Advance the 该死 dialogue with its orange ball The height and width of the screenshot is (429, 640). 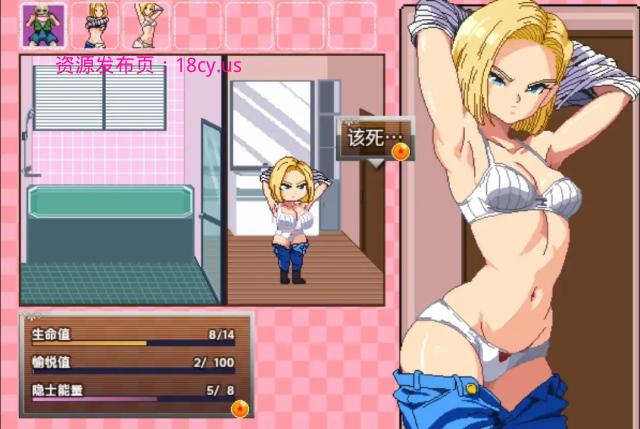click(x=401, y=152)
